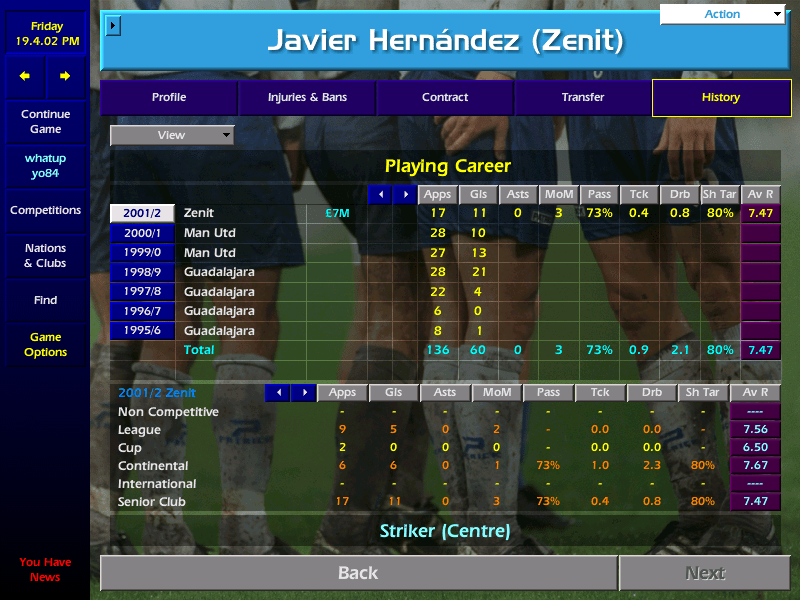Screen dimensions: 800x600
Task: Open the Injuries & Bans tab
Action: (x=306, y=98)
